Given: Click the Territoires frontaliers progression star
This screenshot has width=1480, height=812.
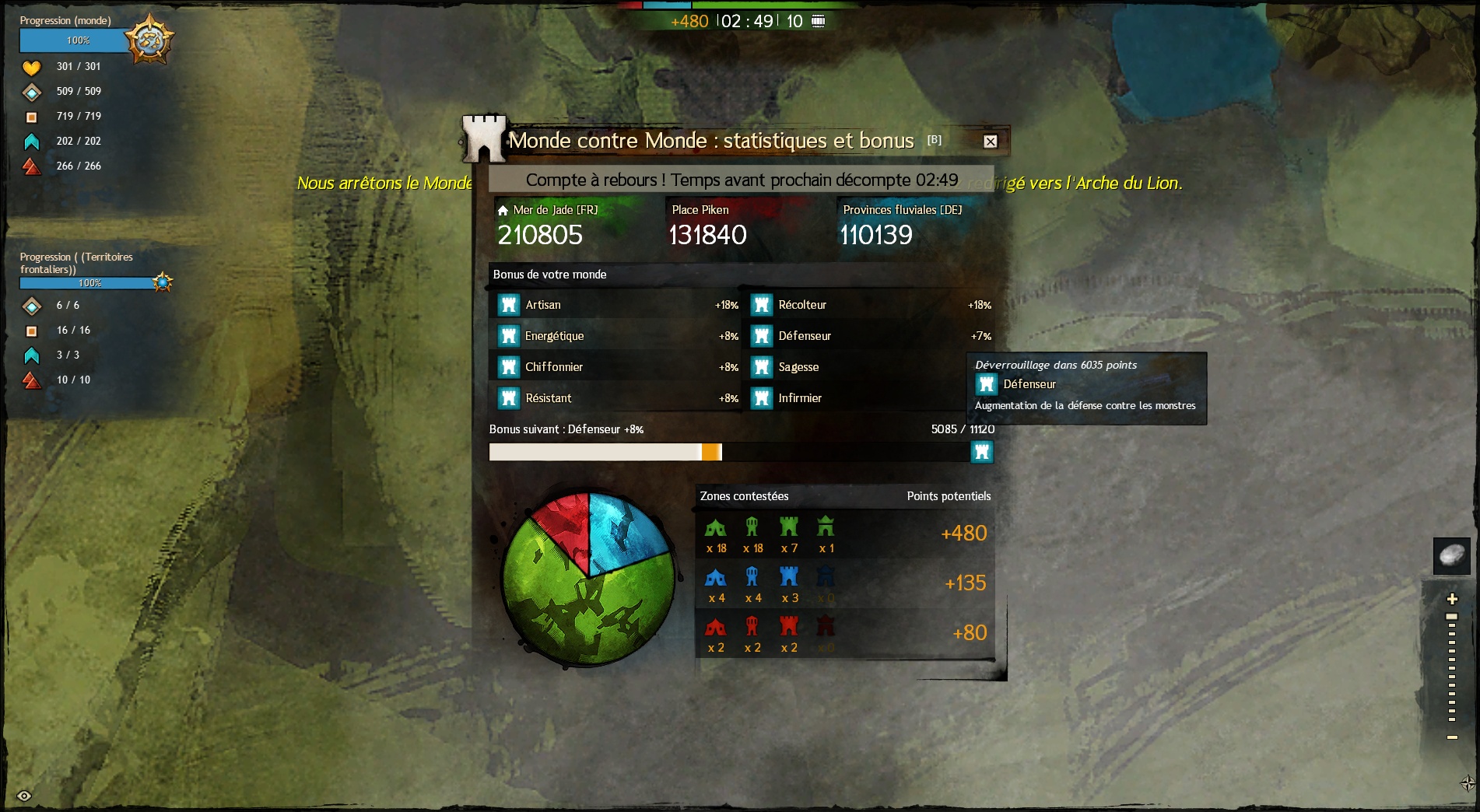Looking at the screenshot, I should [163, 282].
